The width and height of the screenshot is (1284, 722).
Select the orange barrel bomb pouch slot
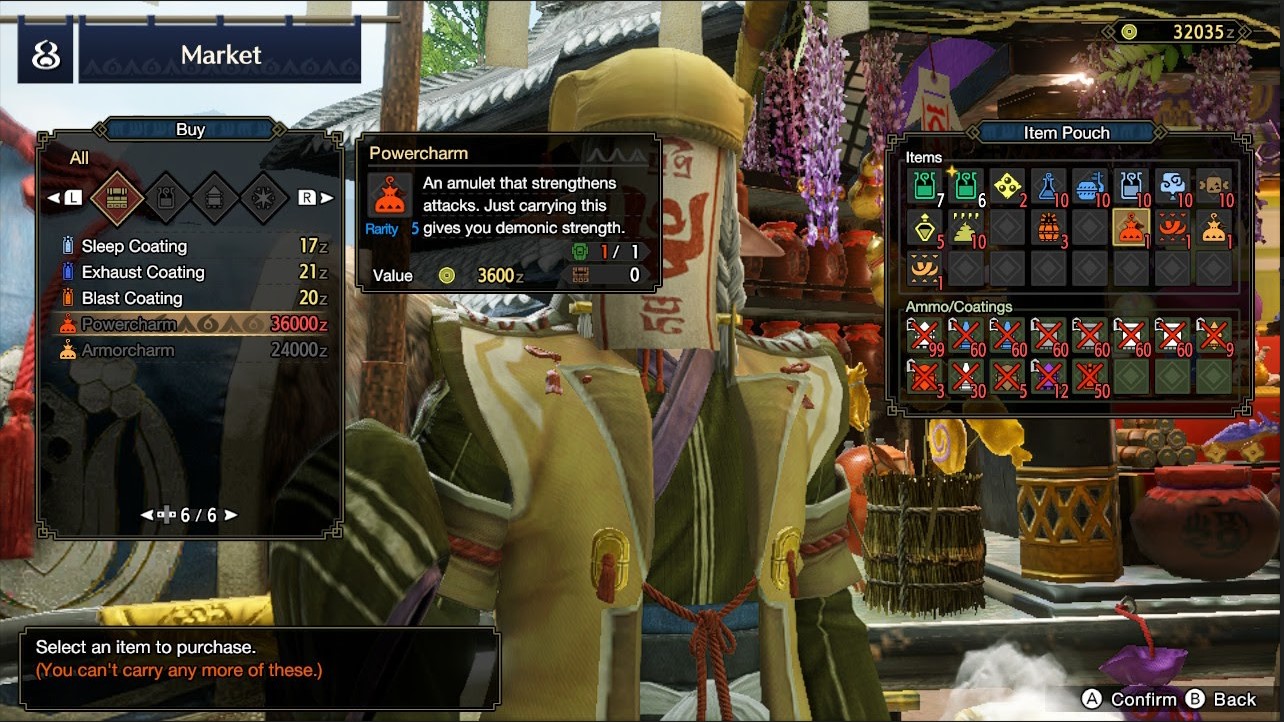[1048, 228]
